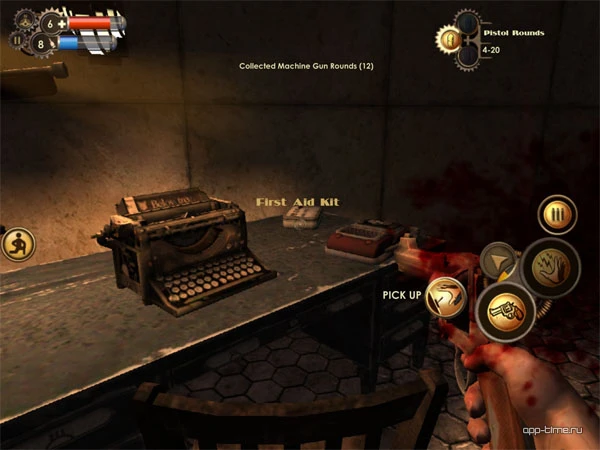Pause the game with the gear button
600x450 pixels.
click(x=17, y=41)
